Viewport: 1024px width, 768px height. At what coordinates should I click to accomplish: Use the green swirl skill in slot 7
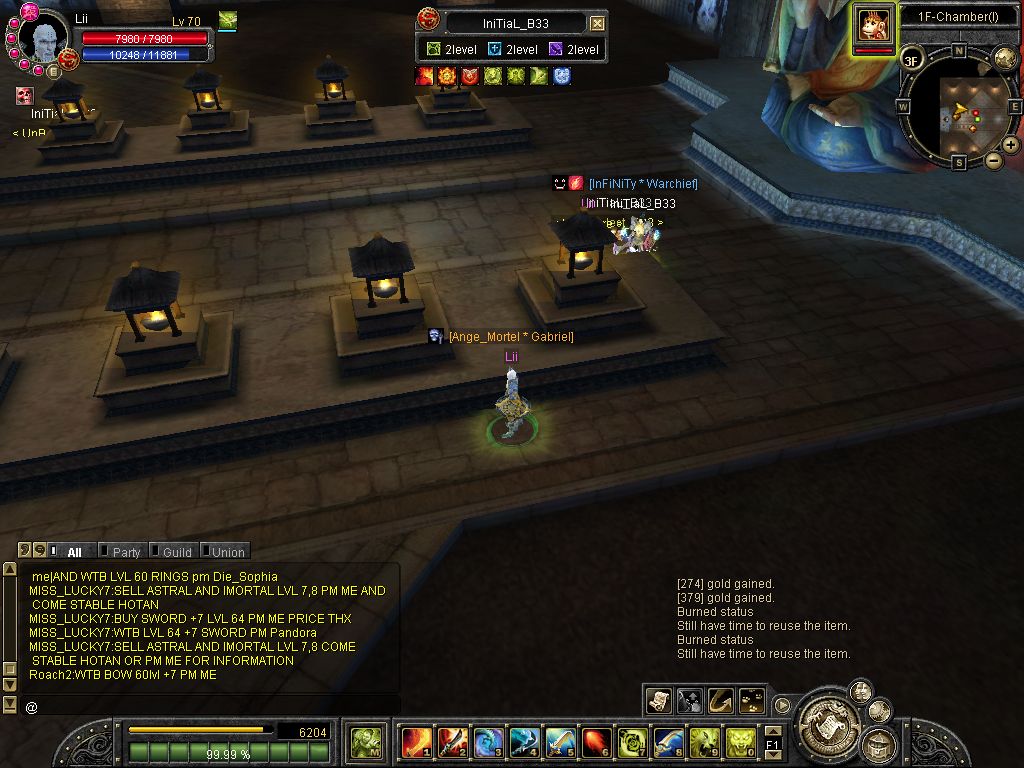click(632, 742)
